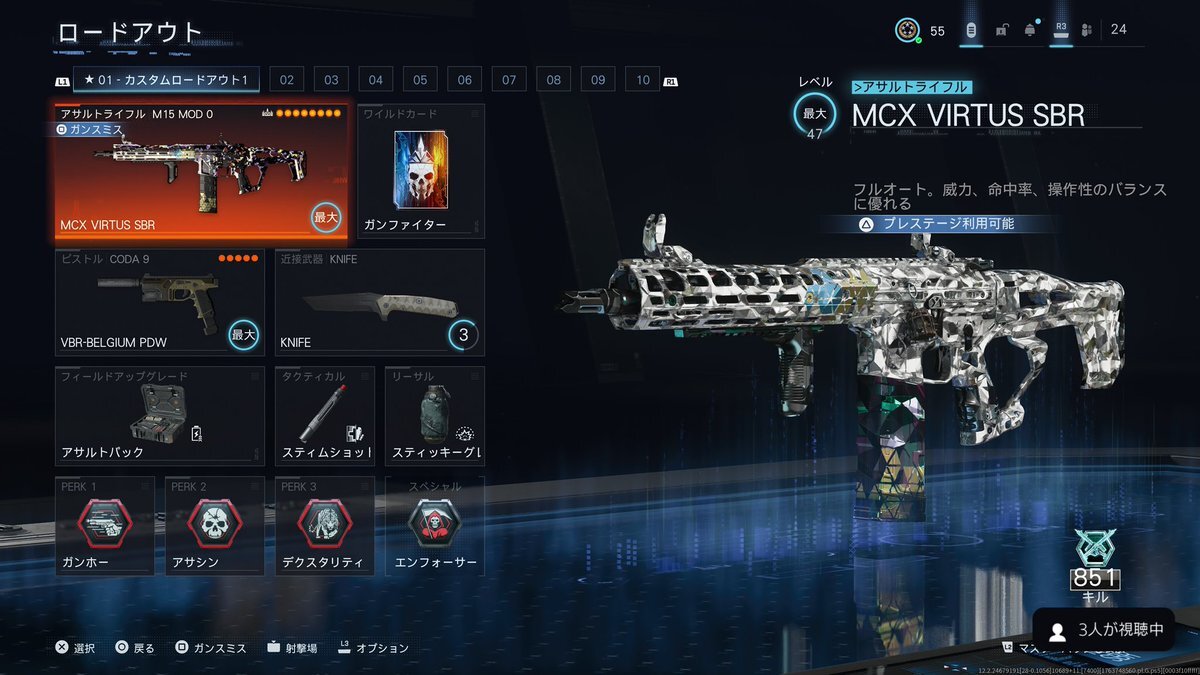Image resolution: width=1200 pixels, height=675 pixels.
Task: Open the Gunfighter wildcard slot
Action: pos(420,172)
